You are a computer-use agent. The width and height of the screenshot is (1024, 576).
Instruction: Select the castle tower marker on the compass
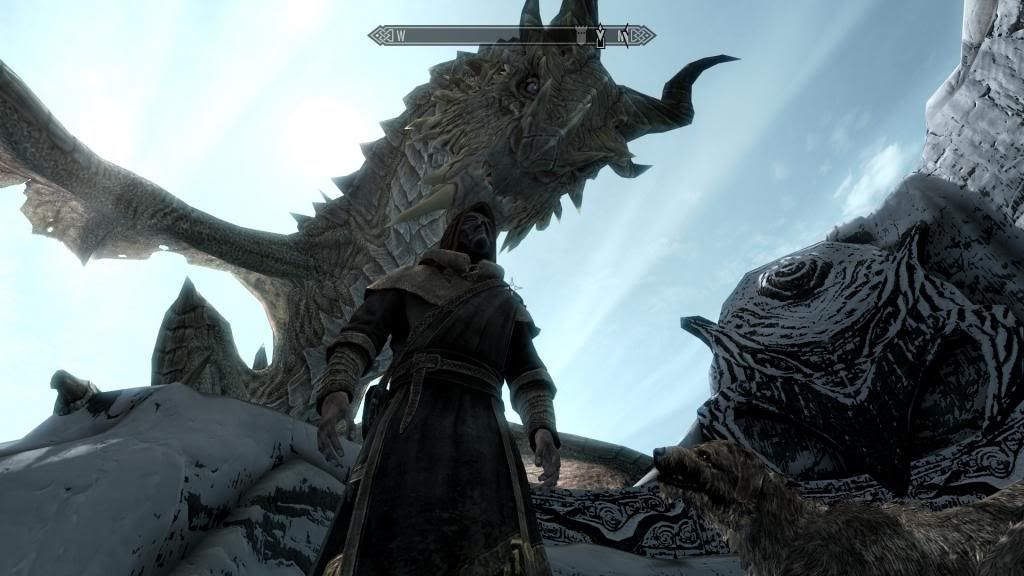pyautogui.click(x=582, y=36)
